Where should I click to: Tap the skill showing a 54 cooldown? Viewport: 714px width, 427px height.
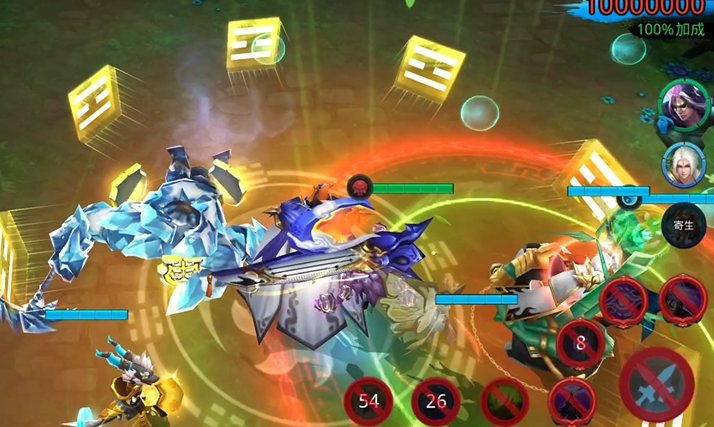[x=368, y=403]
